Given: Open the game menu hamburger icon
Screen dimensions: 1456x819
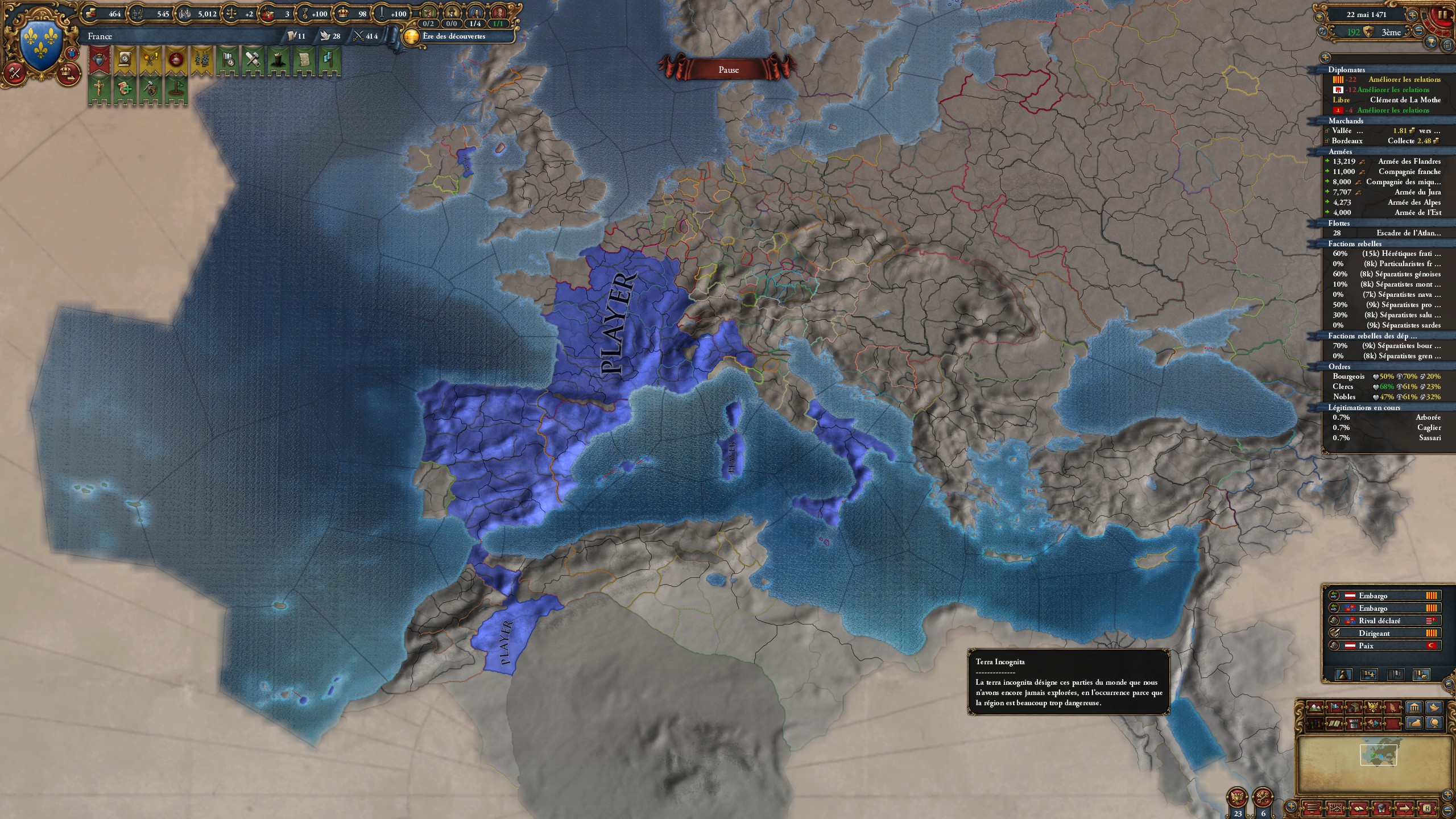Looking at the screenshot, I should click(x=1311, y=808).
